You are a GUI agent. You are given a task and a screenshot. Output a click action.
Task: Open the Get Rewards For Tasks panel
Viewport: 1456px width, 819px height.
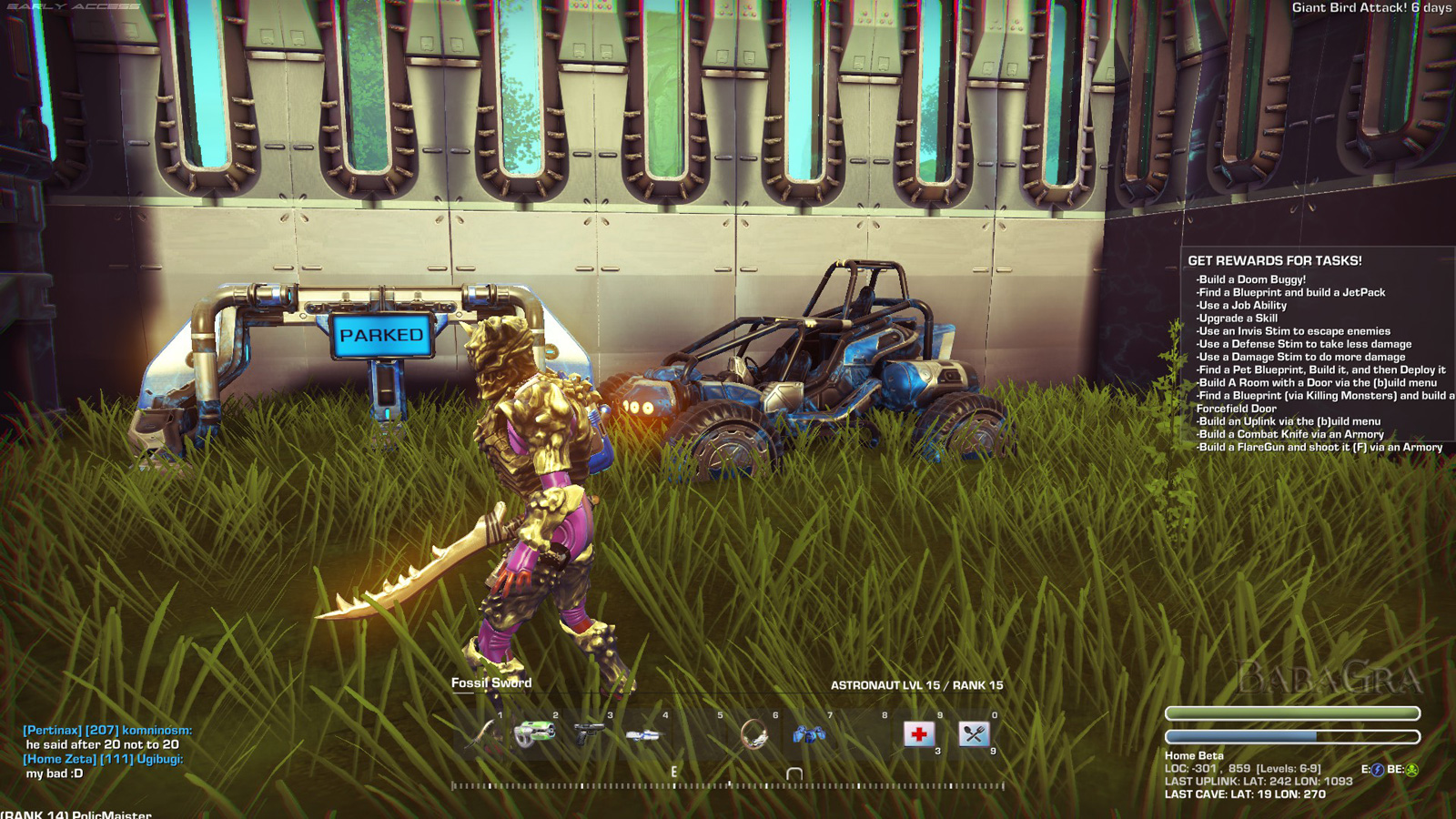pos(1274,261)
